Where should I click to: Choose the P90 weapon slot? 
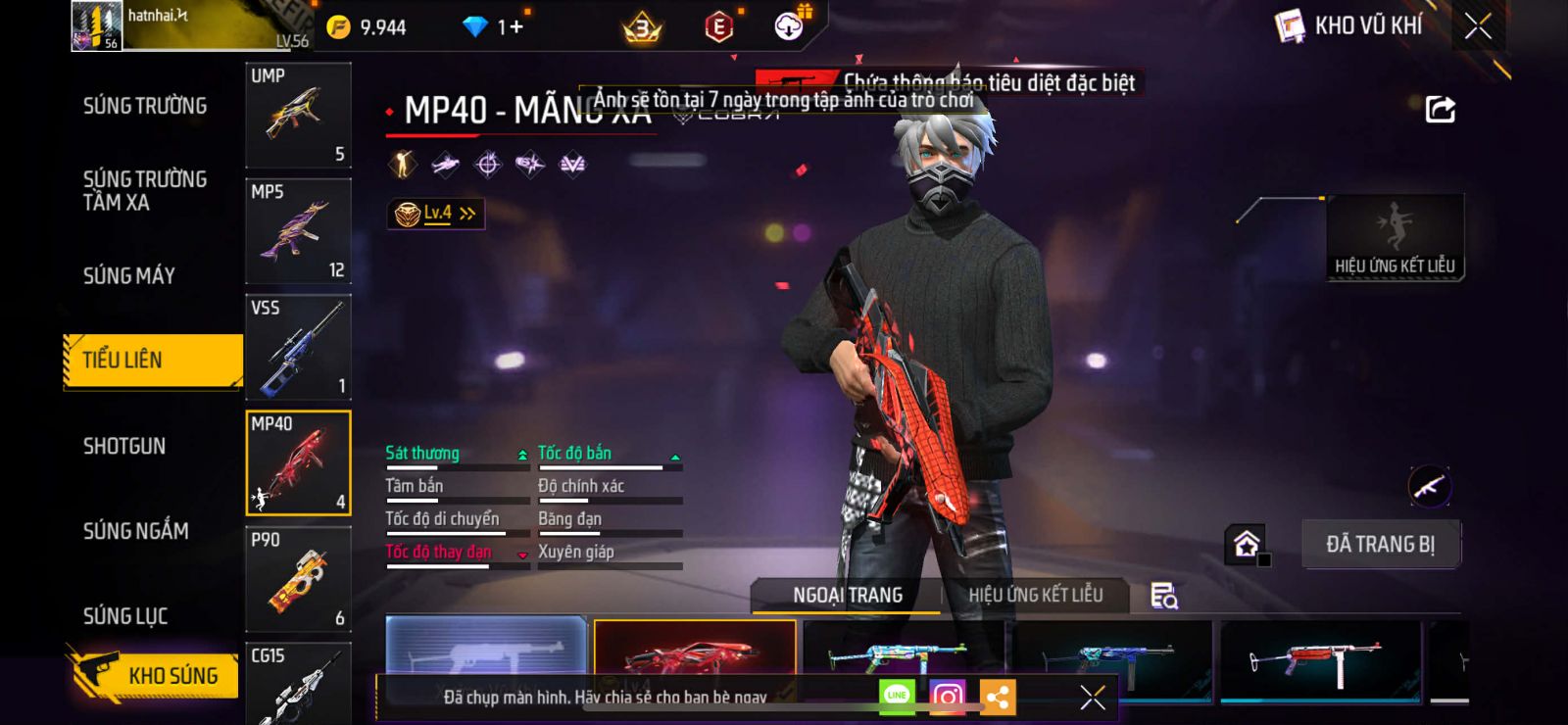tap(298, 579)
